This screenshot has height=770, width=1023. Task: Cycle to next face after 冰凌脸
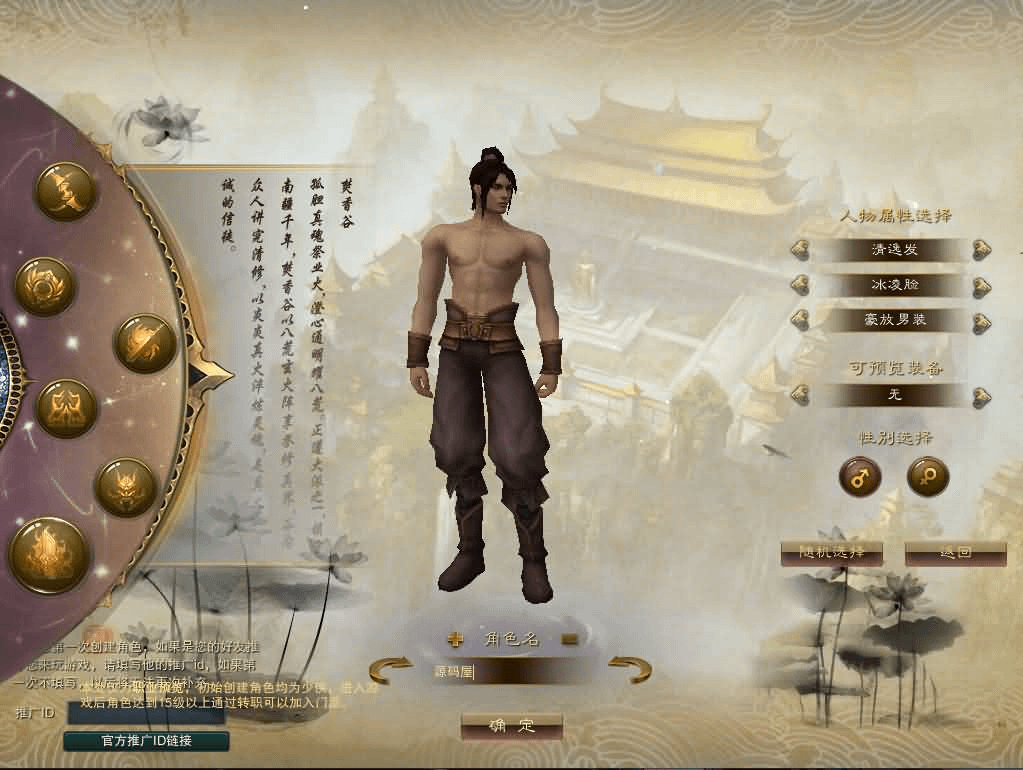coord(981,286)
